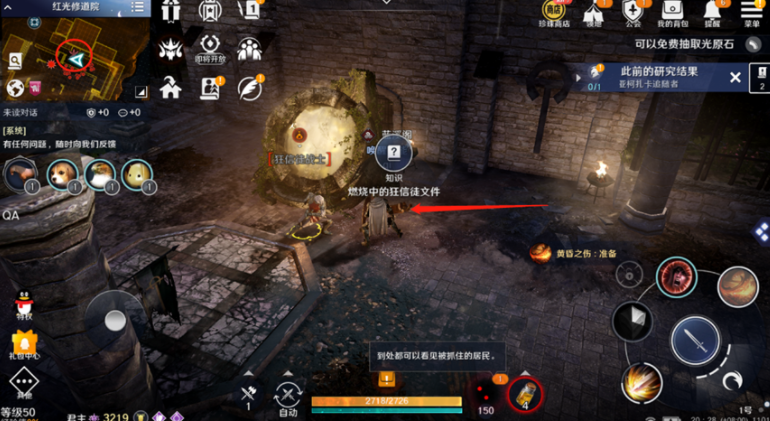
Task: Use the potion slot with count 4
Action: click(x=525, y=395)
